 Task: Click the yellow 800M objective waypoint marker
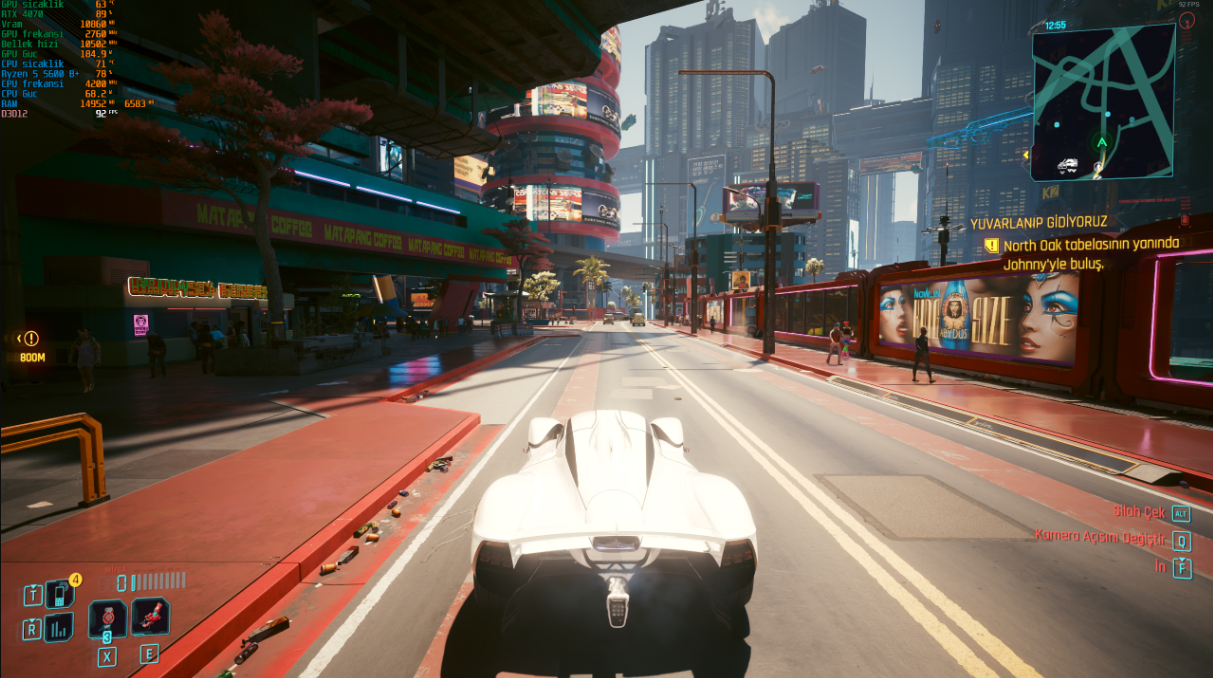[31, 339]
